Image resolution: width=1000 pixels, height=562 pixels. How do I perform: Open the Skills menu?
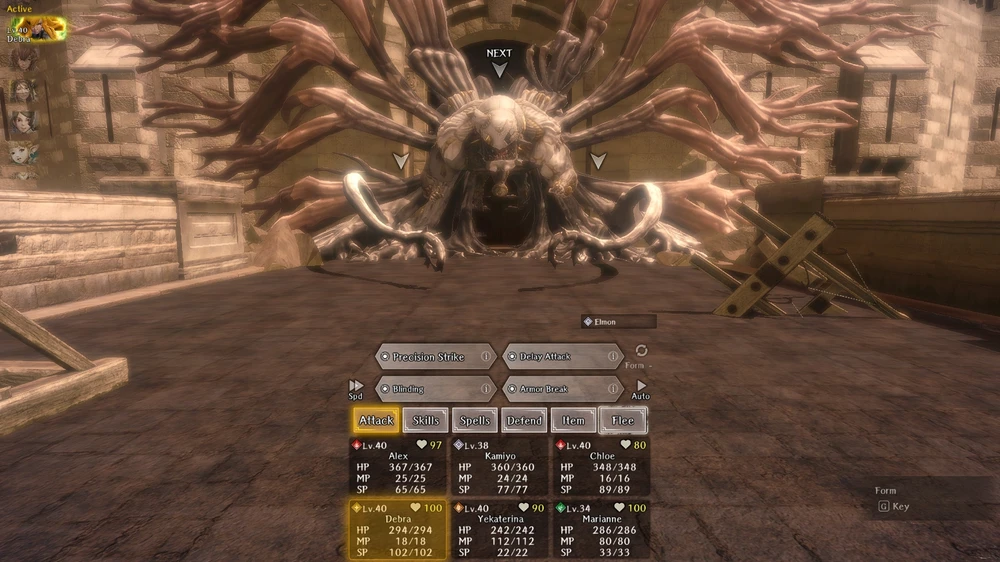point(425,421)
